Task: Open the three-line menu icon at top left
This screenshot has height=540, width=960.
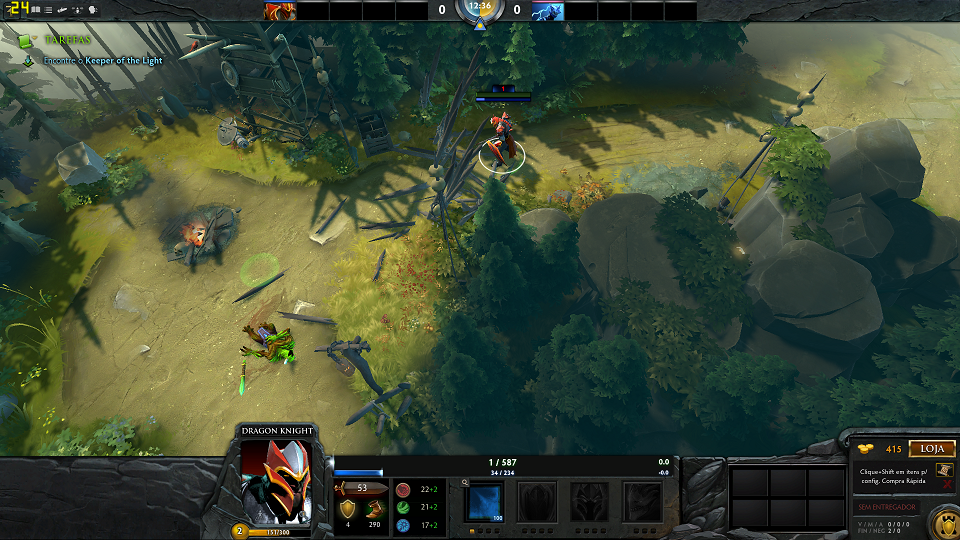Action: [x=47, y=11]
